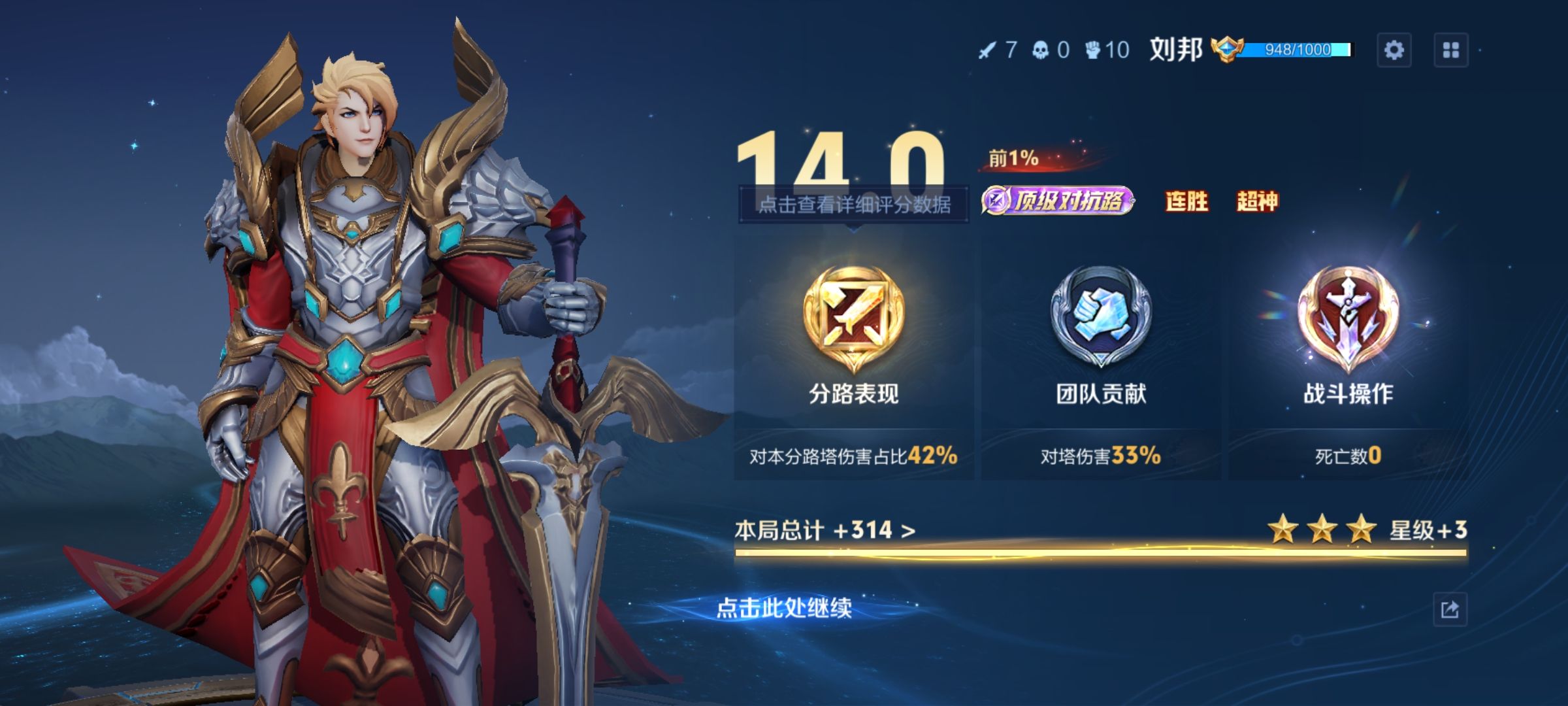Select the 连胜 win-streak tag
The image size is (1568, 706).
pos(1186,201)
